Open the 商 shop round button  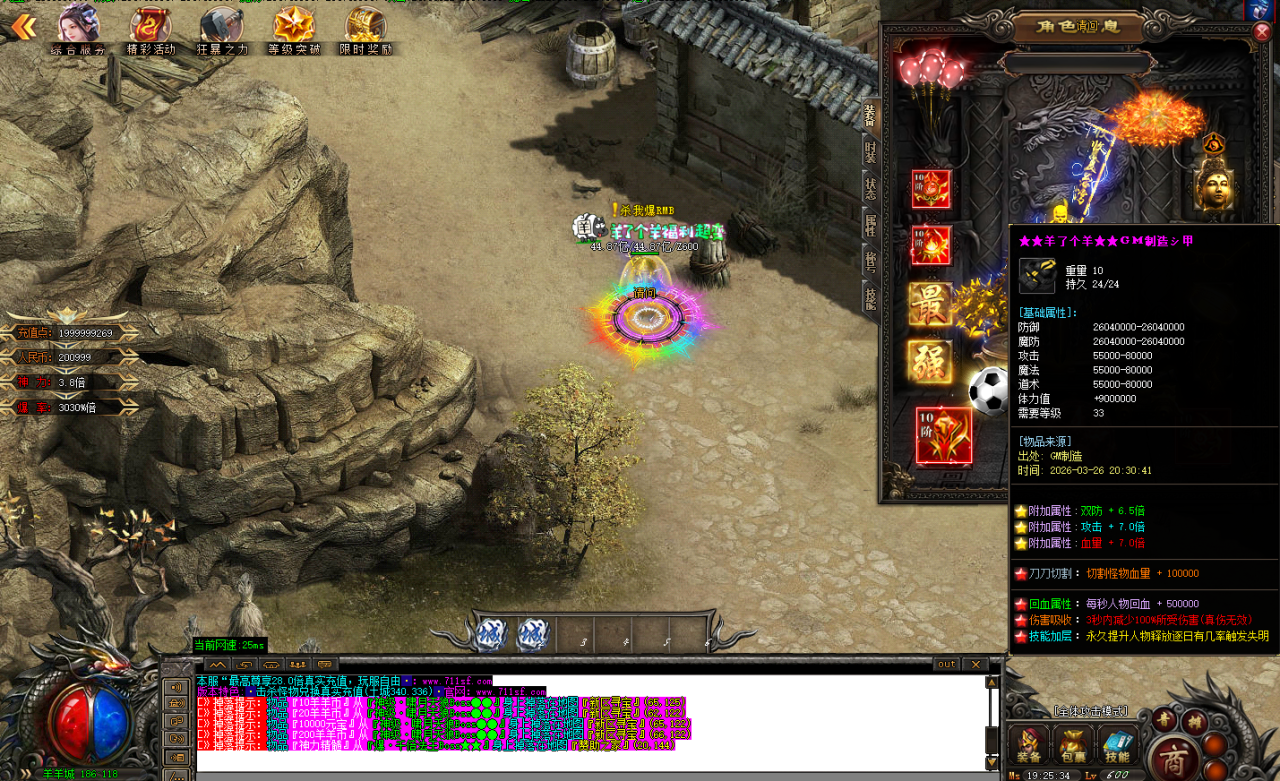tap(1176, 757)
